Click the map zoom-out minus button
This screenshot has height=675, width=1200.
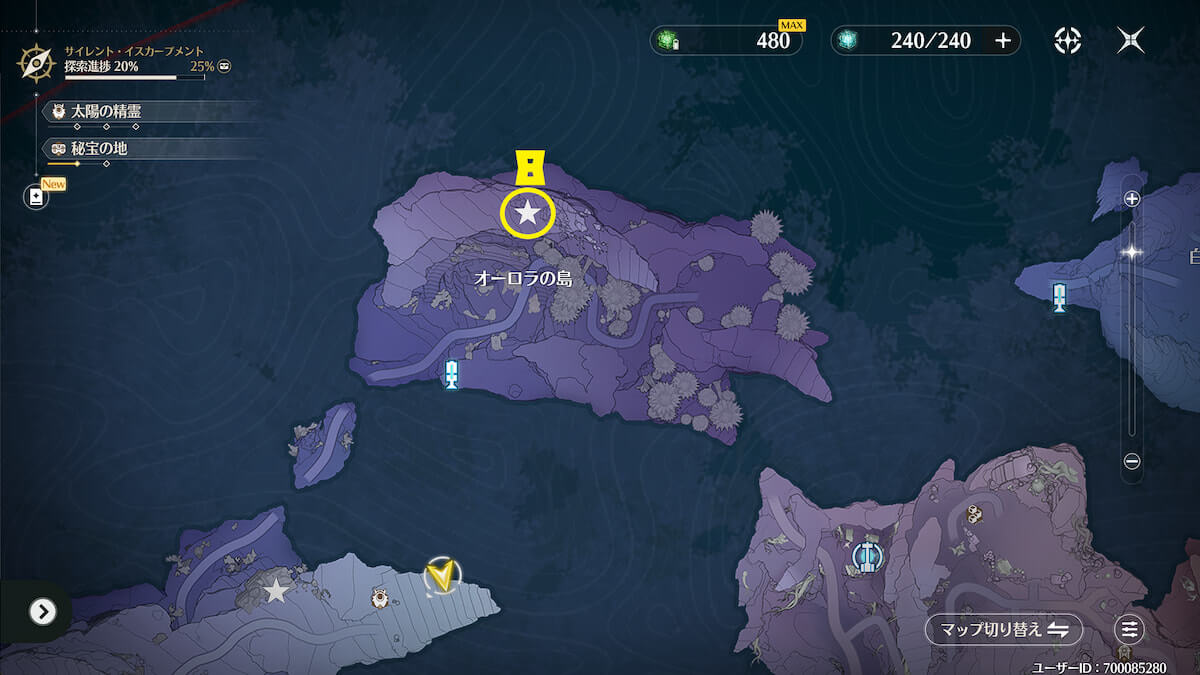[x=1132, y=461]
